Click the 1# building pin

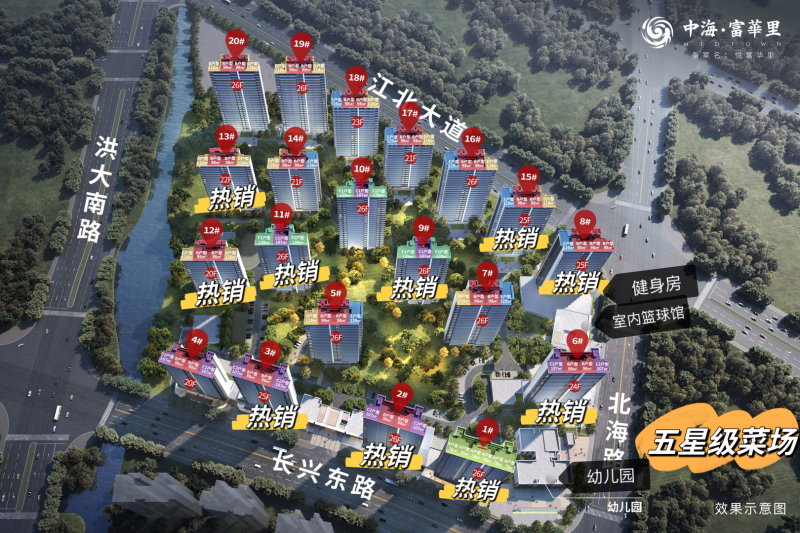click(488, 430)
